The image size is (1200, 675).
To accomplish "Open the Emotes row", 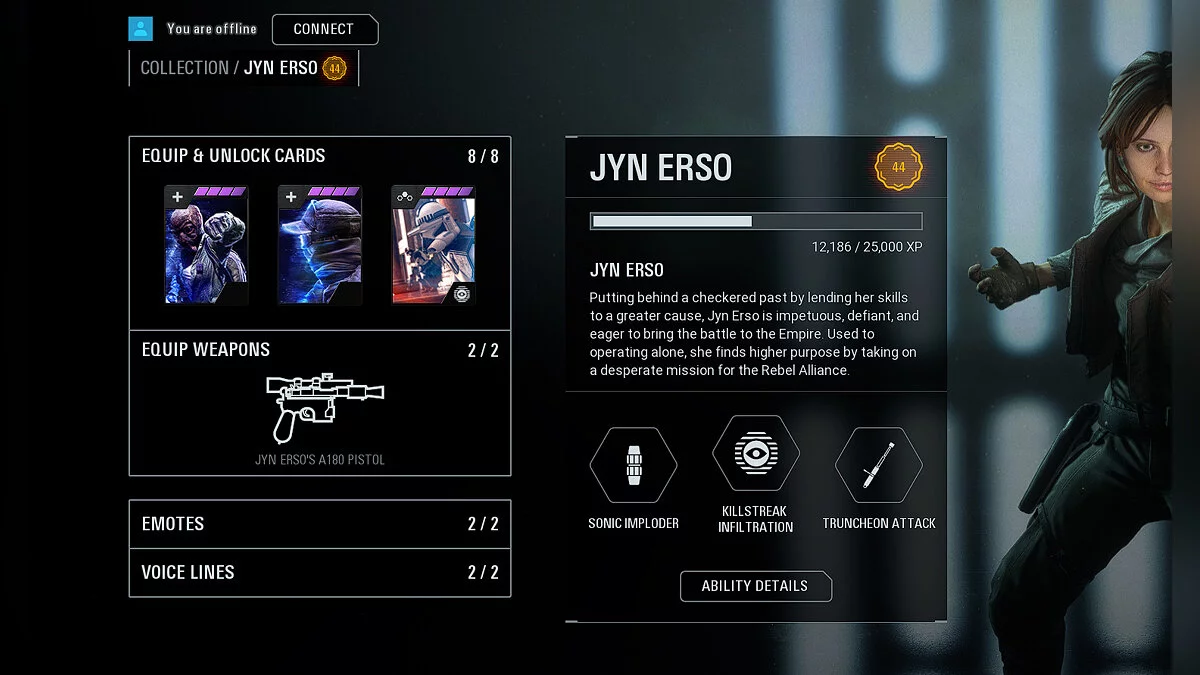I will click(x=320, y=524).
